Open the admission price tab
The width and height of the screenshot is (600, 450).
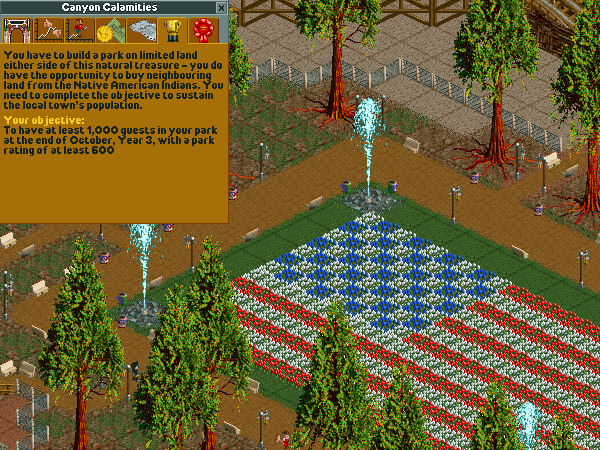click(x=109, y=30)
